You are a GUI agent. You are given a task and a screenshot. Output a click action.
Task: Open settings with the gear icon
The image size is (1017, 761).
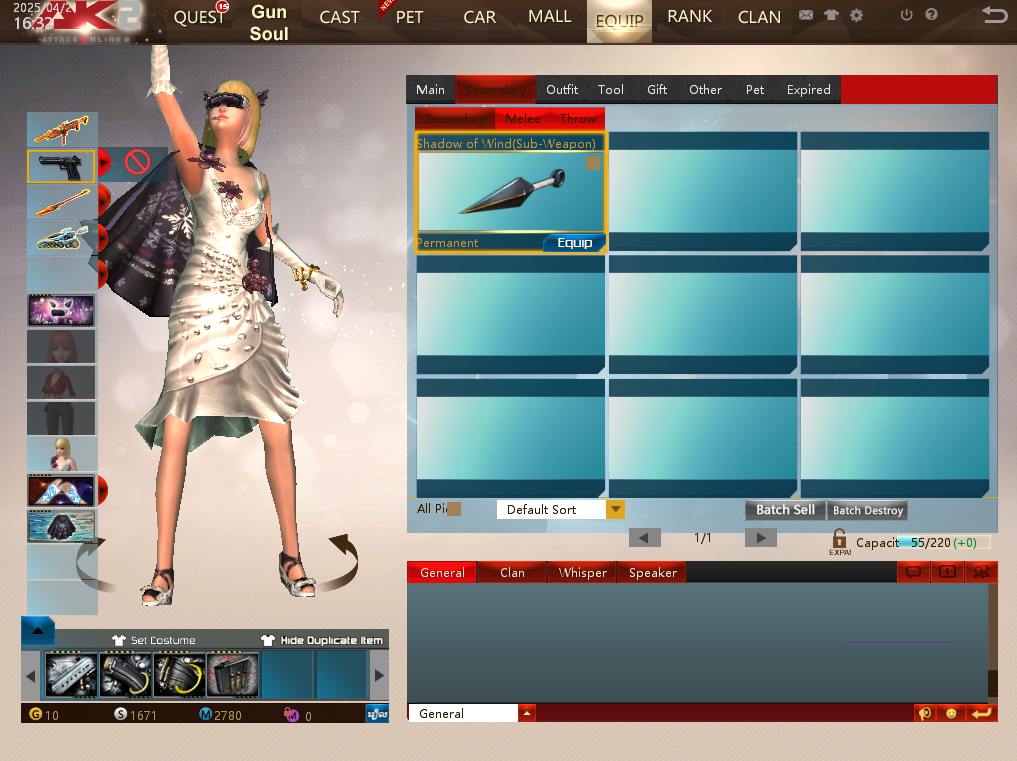(x=856, y=16)
